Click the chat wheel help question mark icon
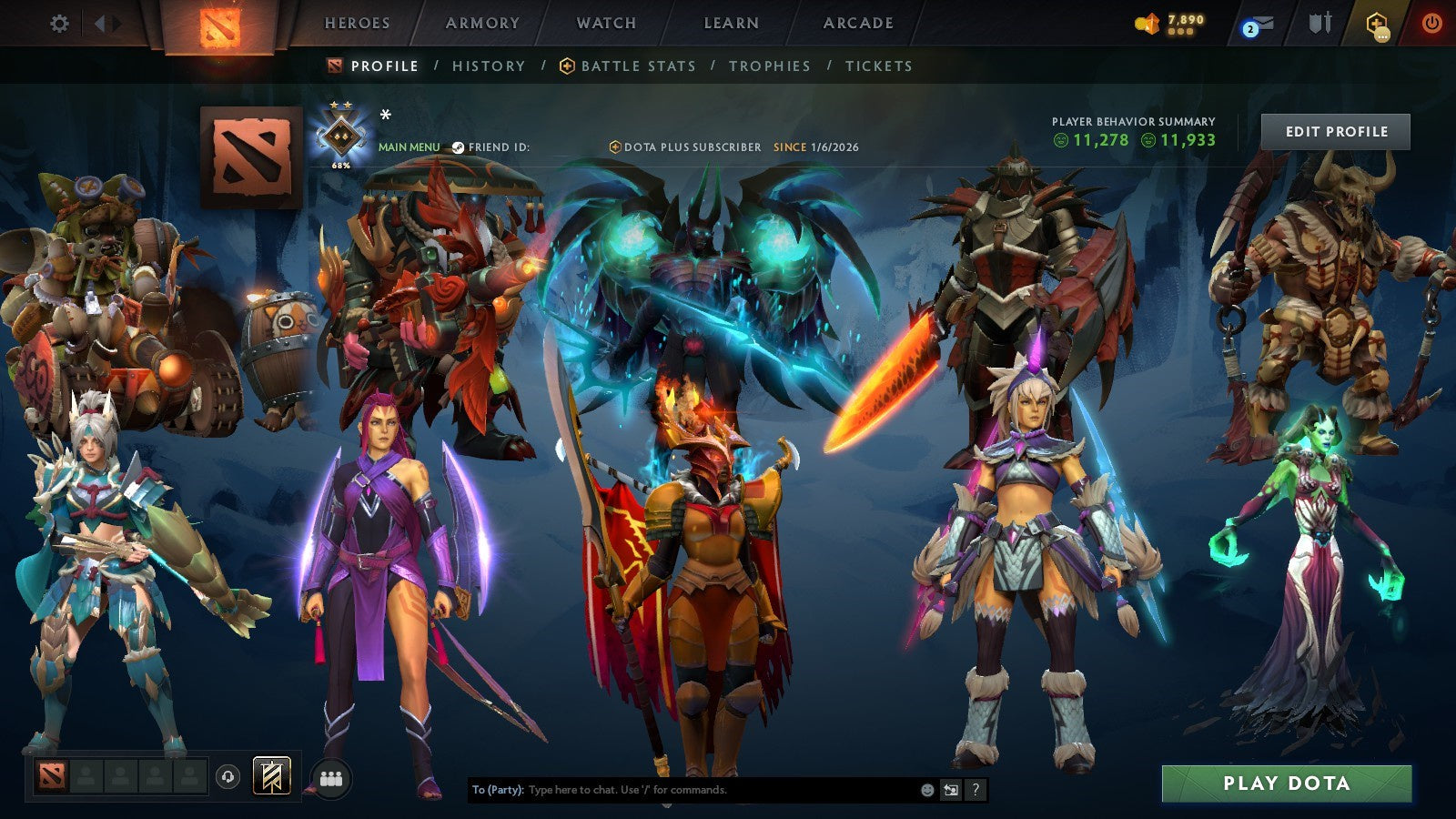1456x819 pixels. pyautogui.click(x=976, y=790)
